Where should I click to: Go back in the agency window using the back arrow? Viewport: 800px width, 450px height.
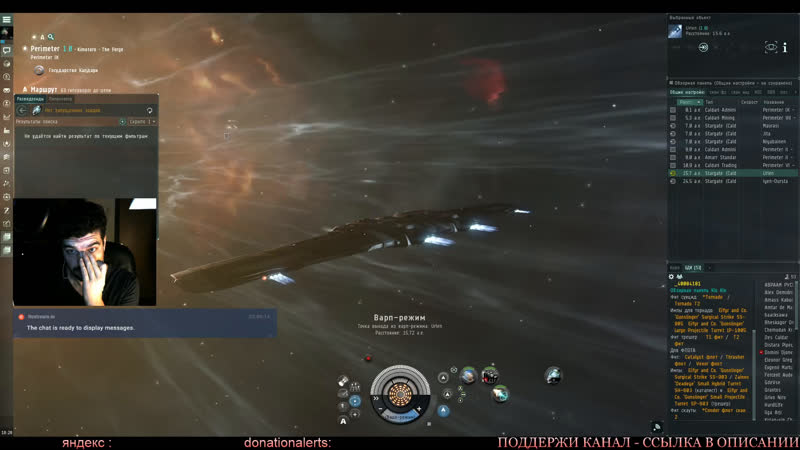[22, 110]
